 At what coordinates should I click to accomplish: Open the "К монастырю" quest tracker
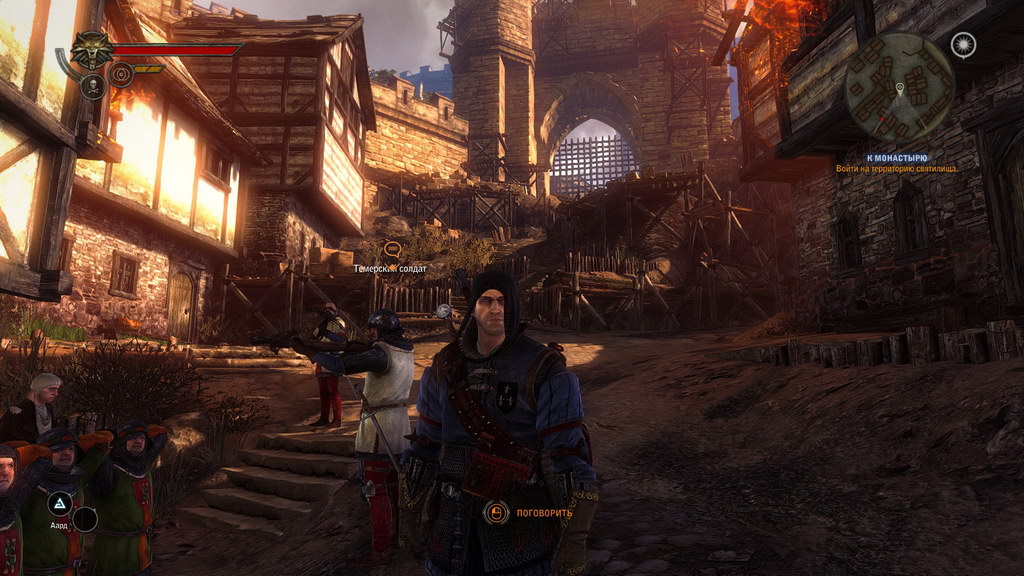[897, 158]
